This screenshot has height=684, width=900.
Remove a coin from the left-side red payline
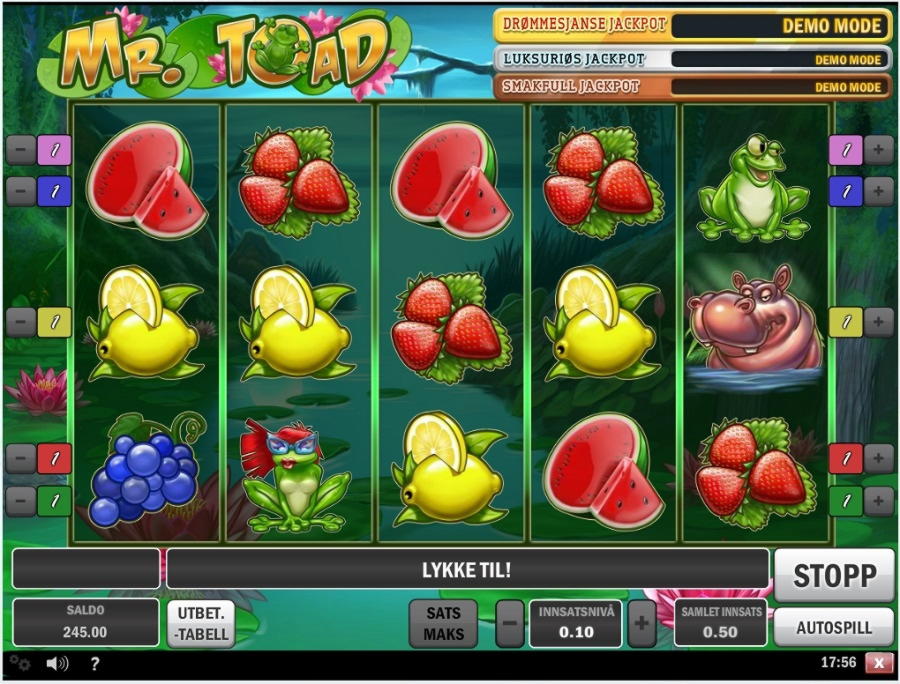click(21, 458)
